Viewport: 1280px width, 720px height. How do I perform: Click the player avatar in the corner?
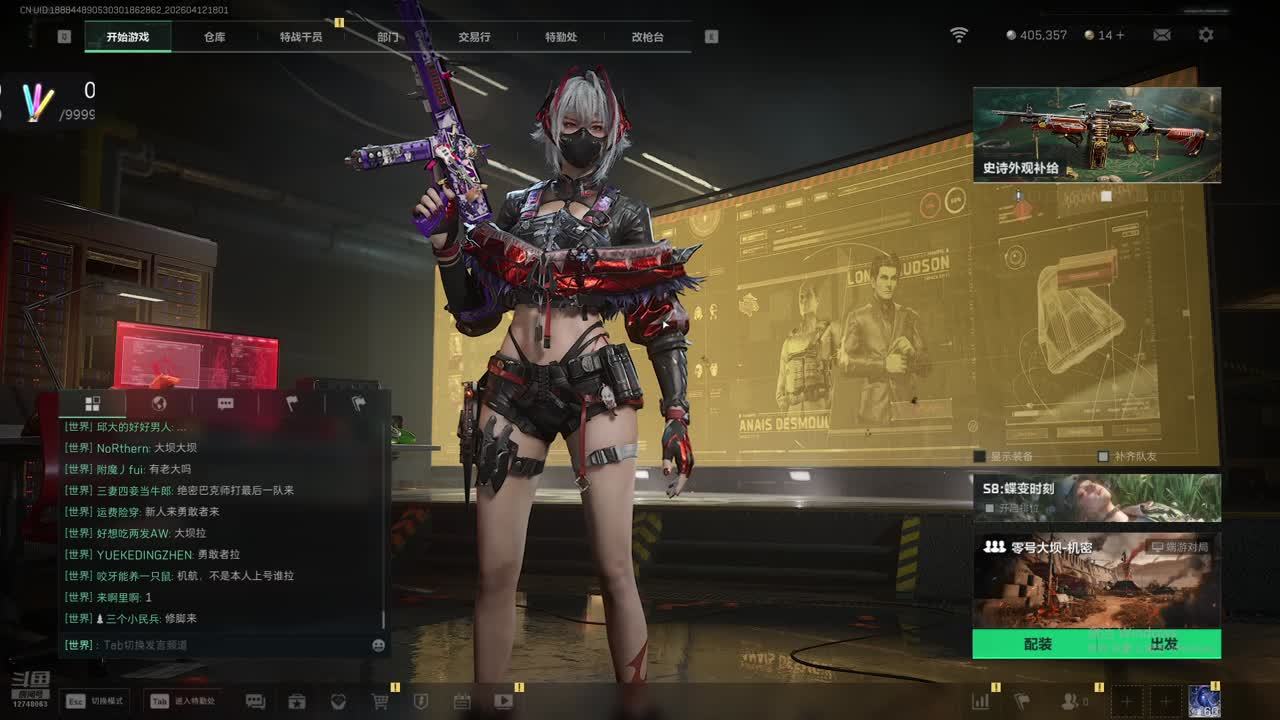click(x=1203, y=701)
